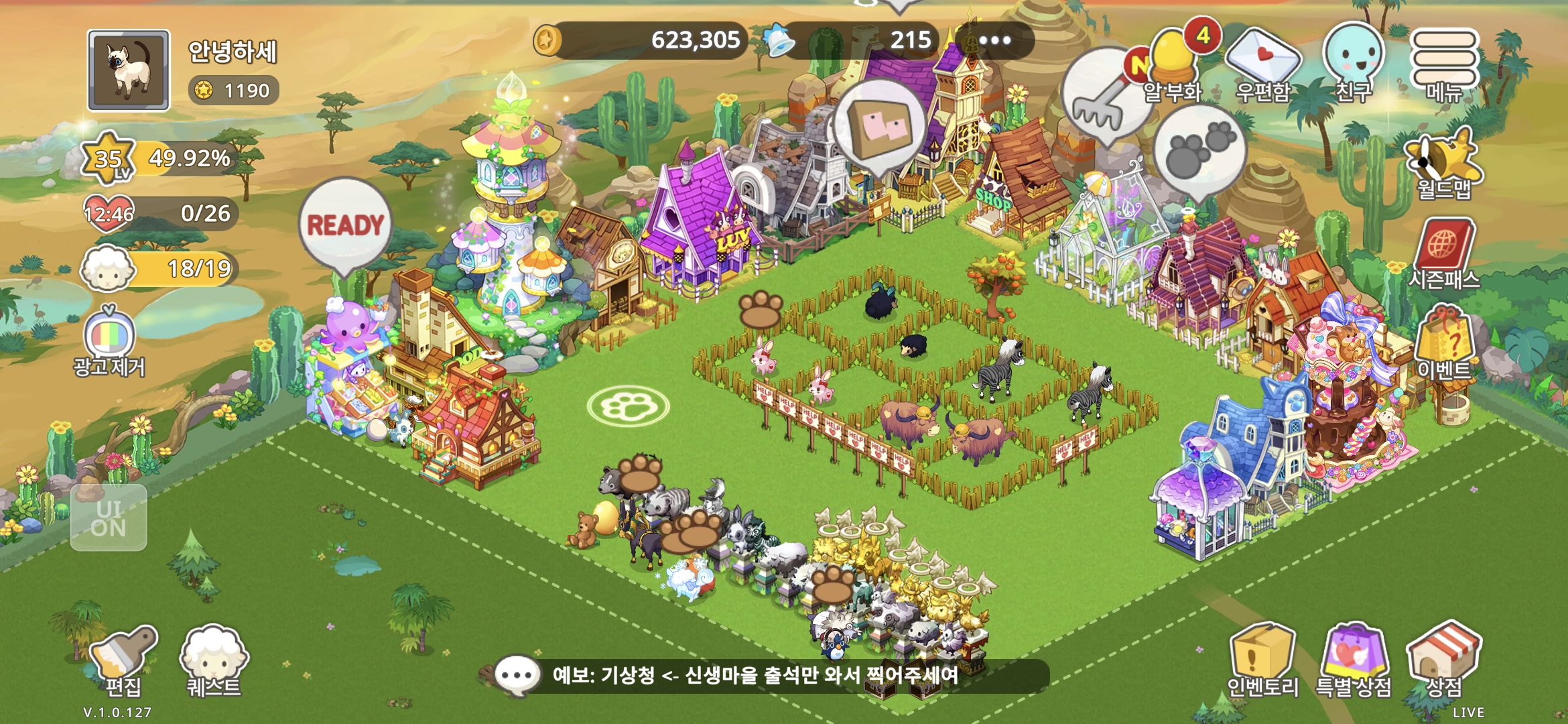
Task: Open the 월드맵 world map
Action: click(x=1443, y=164)
